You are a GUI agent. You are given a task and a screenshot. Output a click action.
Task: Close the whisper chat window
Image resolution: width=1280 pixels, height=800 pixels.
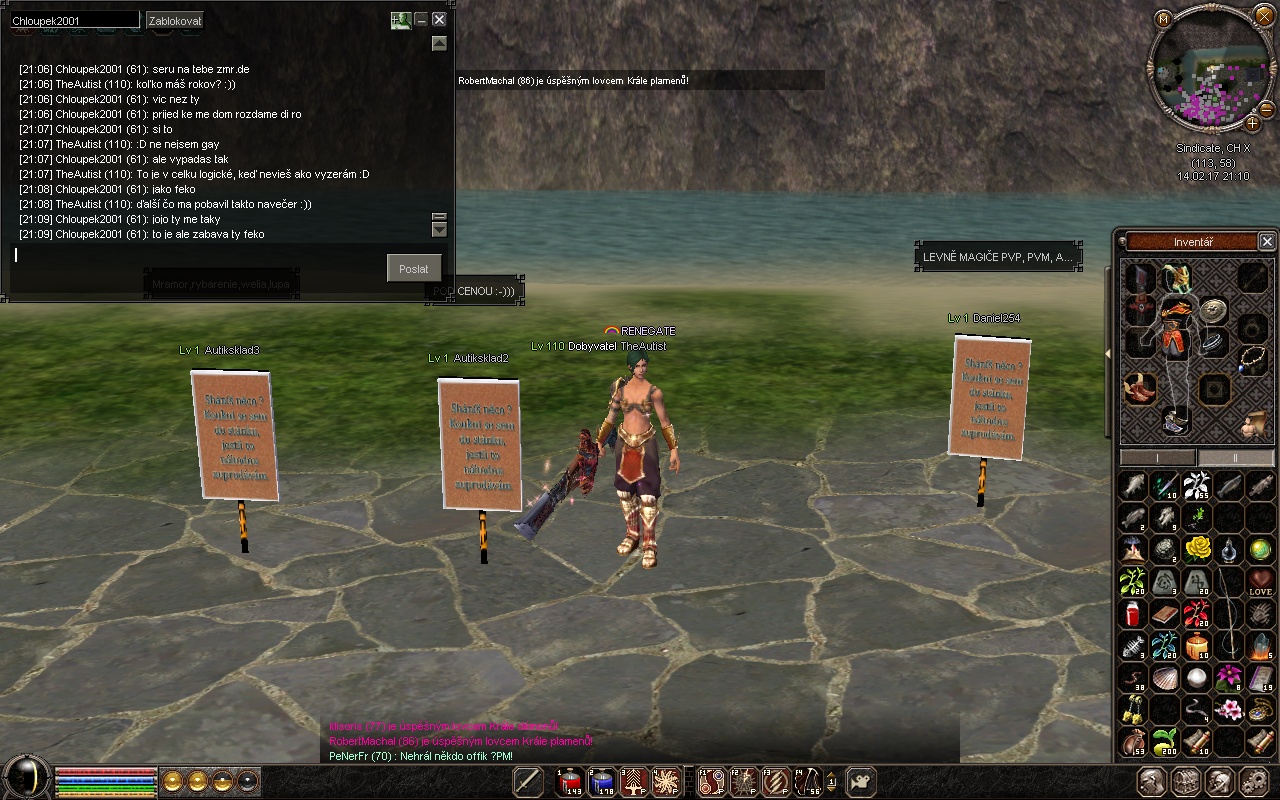439,19
